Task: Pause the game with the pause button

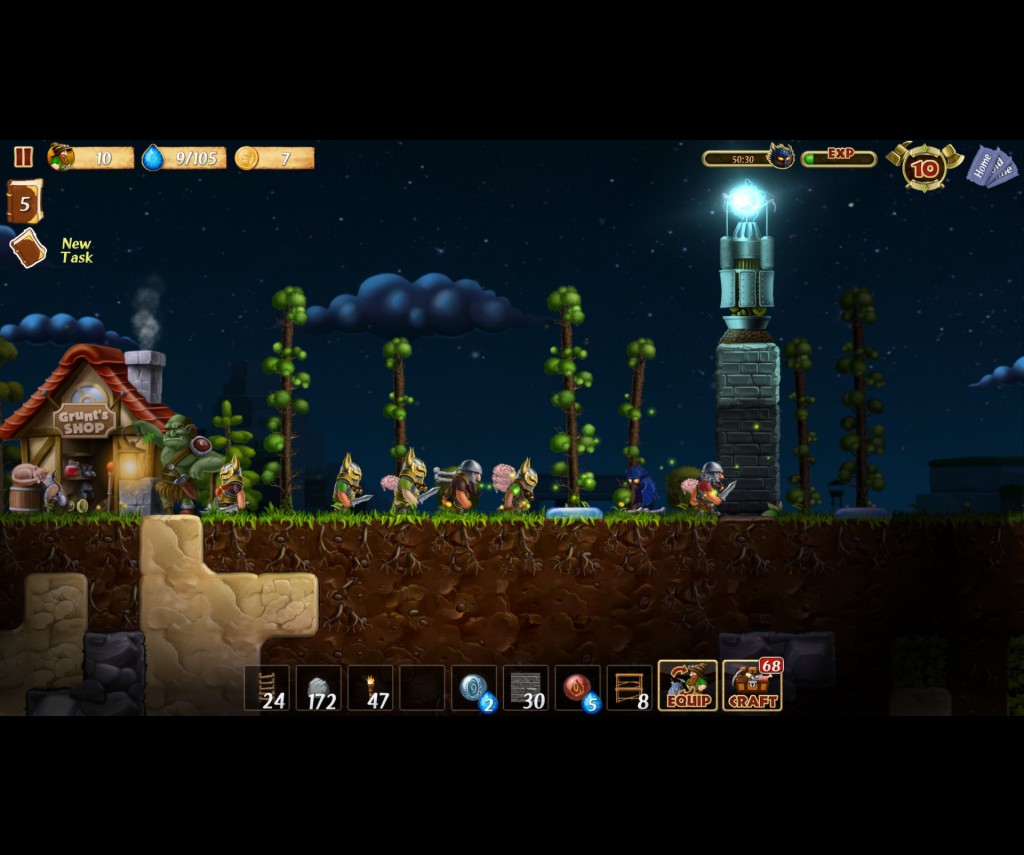Action: (x=23, y=157)
